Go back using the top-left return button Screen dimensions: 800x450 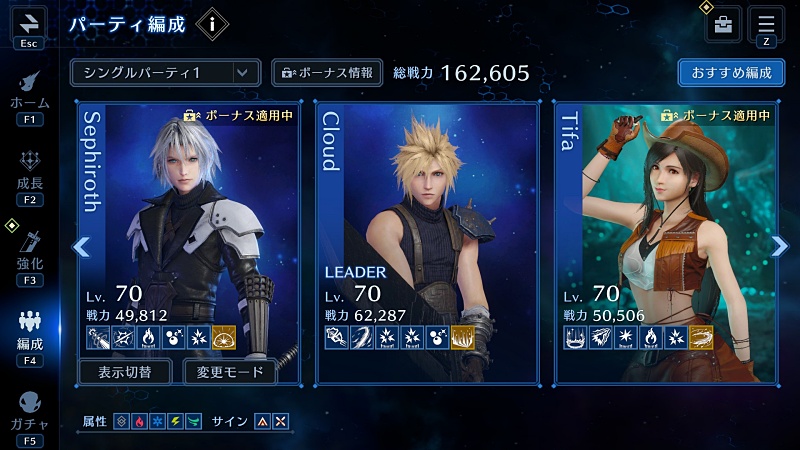[x=29, y=22]
